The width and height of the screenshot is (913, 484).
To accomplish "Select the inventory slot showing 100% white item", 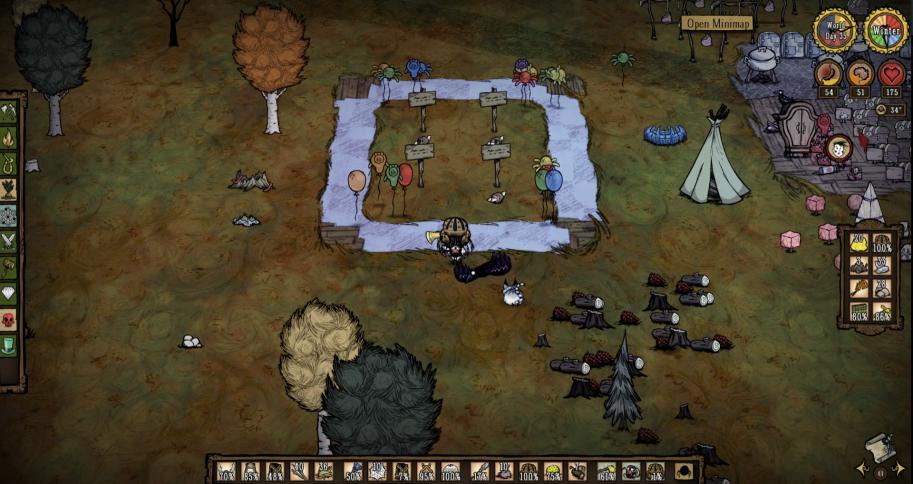I will pyautogui.click(x=451, y=471).
